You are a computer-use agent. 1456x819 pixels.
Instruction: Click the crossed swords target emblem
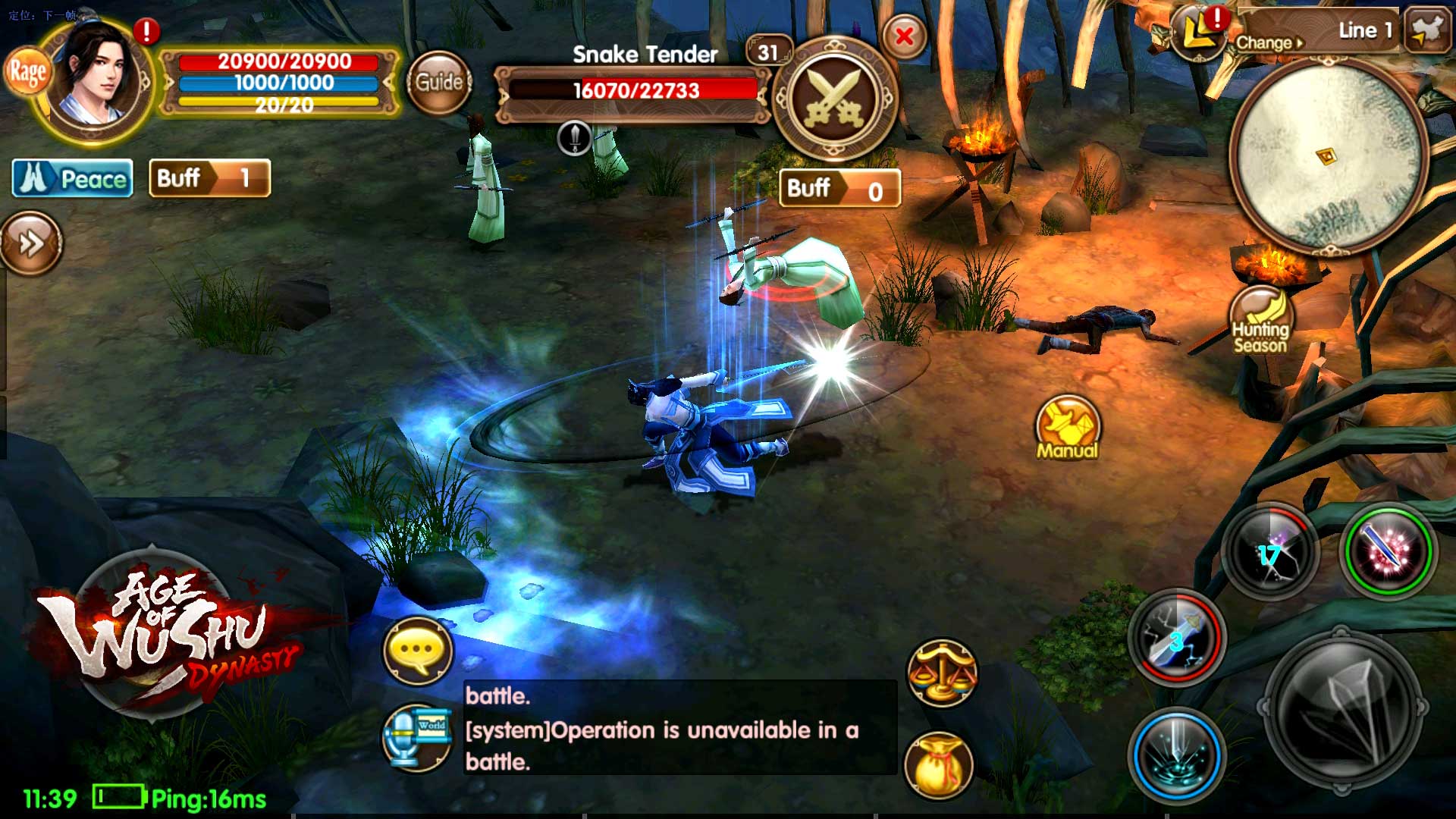tap(834, 99)
